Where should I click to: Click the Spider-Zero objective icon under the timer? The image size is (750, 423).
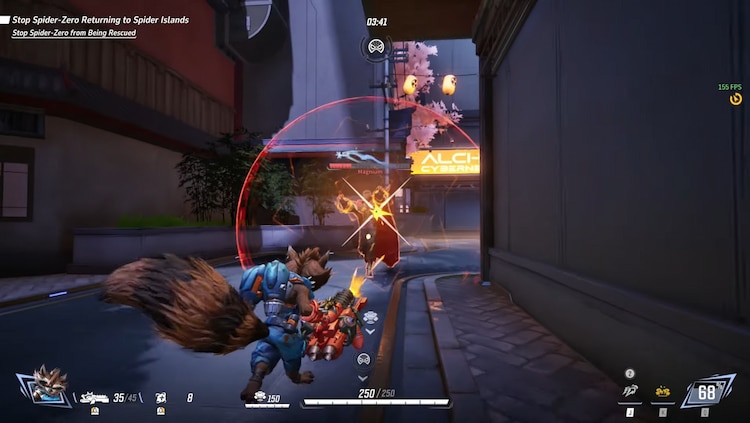(x=376, y=46)
